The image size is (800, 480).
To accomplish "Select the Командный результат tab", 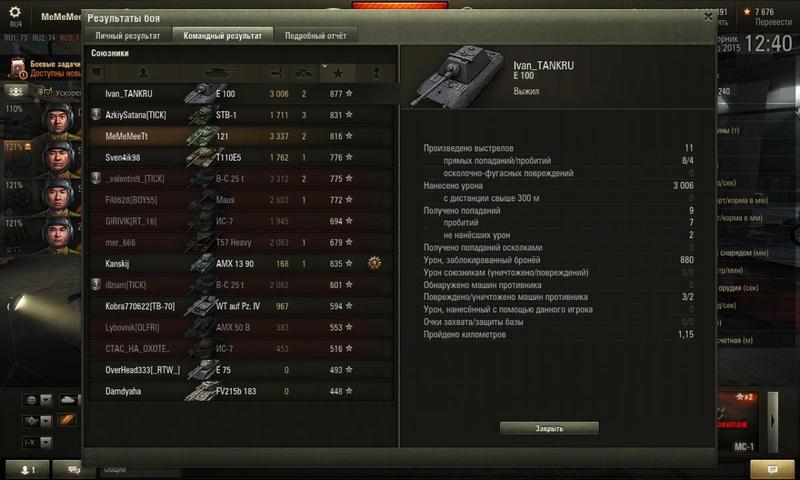I will (221, 36).
